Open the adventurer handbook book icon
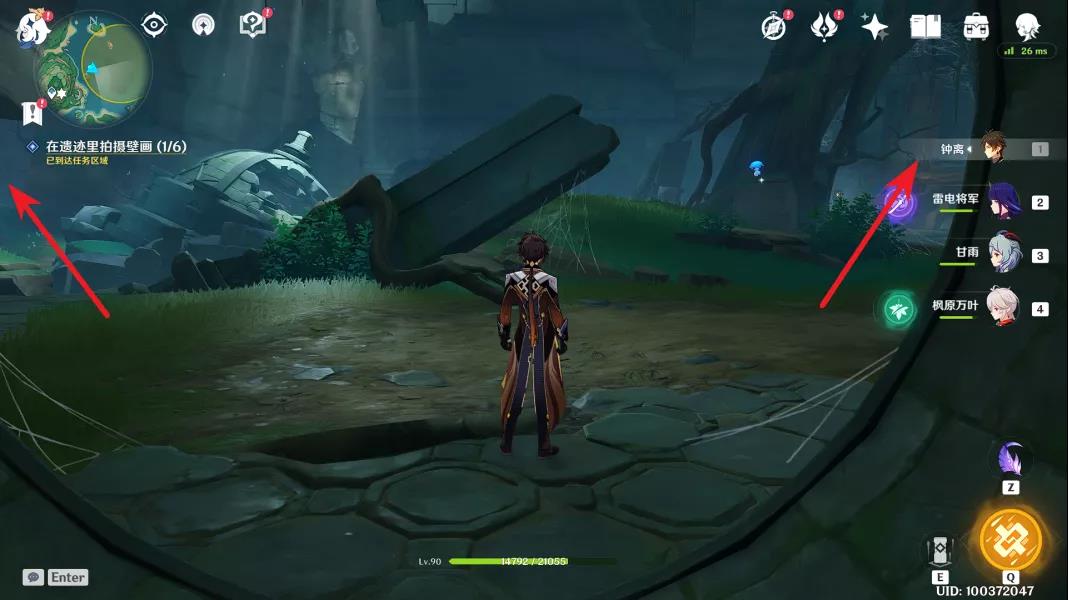The height and width of the screenshot is (600, 1068). [925, 27]
